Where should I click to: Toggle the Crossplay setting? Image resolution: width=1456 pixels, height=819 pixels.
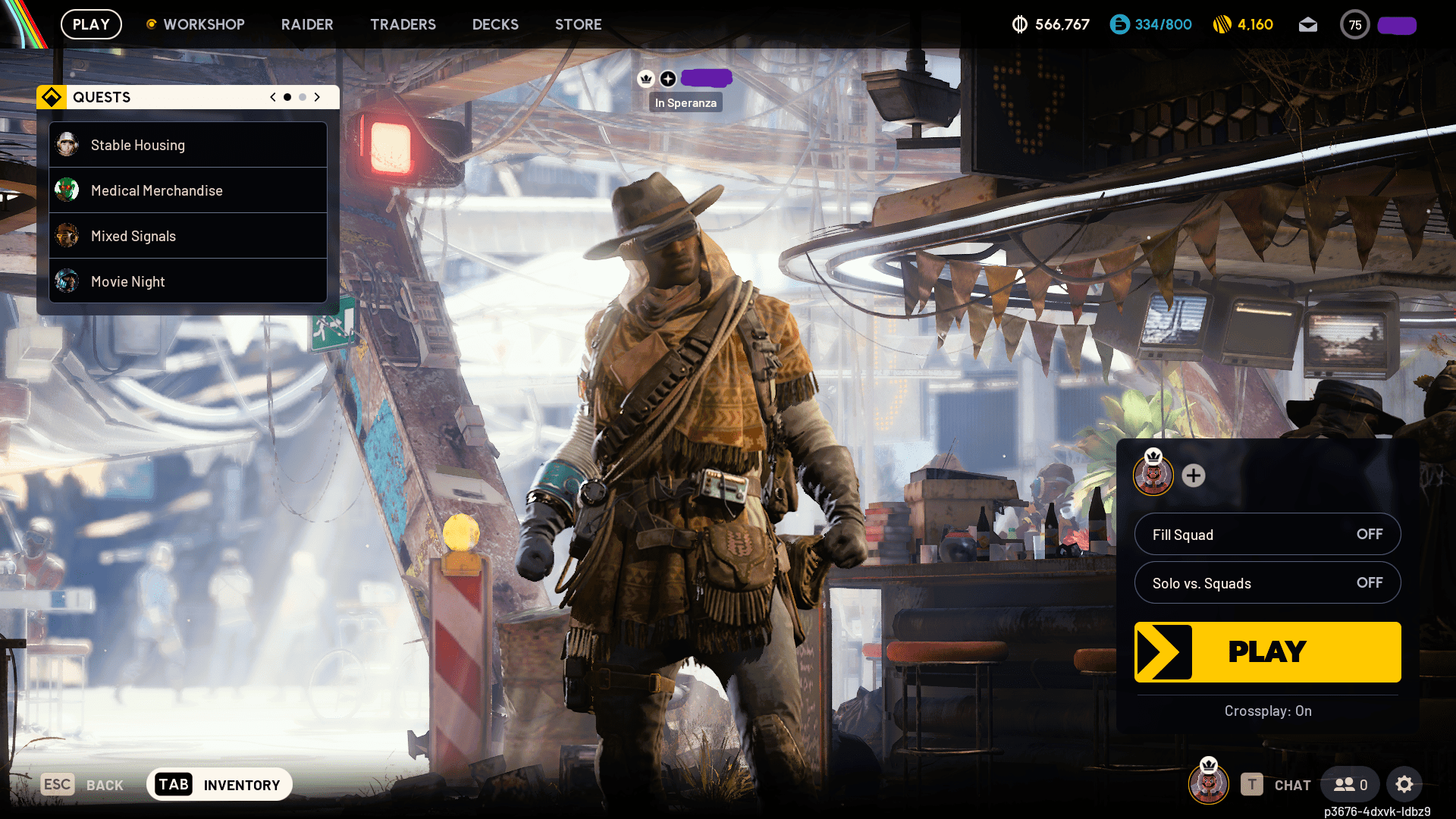[1267, 711]
